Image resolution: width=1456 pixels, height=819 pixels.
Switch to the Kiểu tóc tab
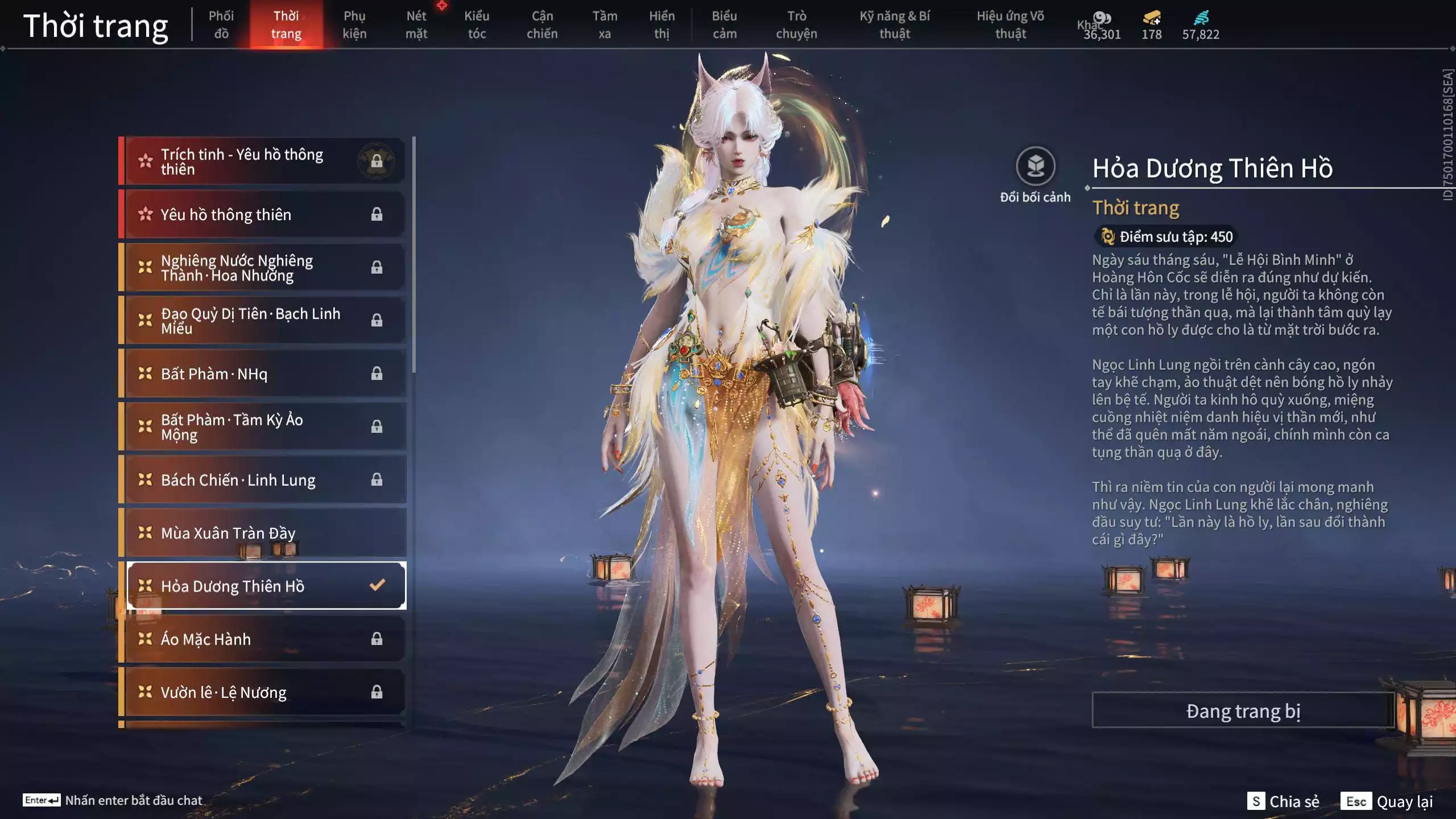(477, 24)
